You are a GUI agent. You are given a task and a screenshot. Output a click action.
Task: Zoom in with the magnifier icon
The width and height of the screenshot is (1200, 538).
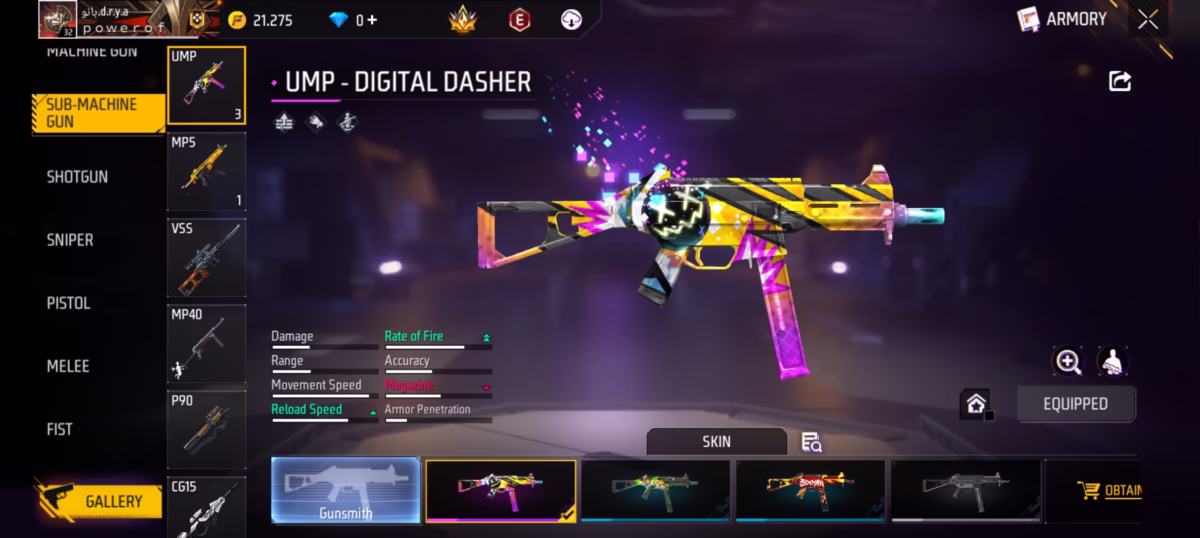coord(1068,362)
